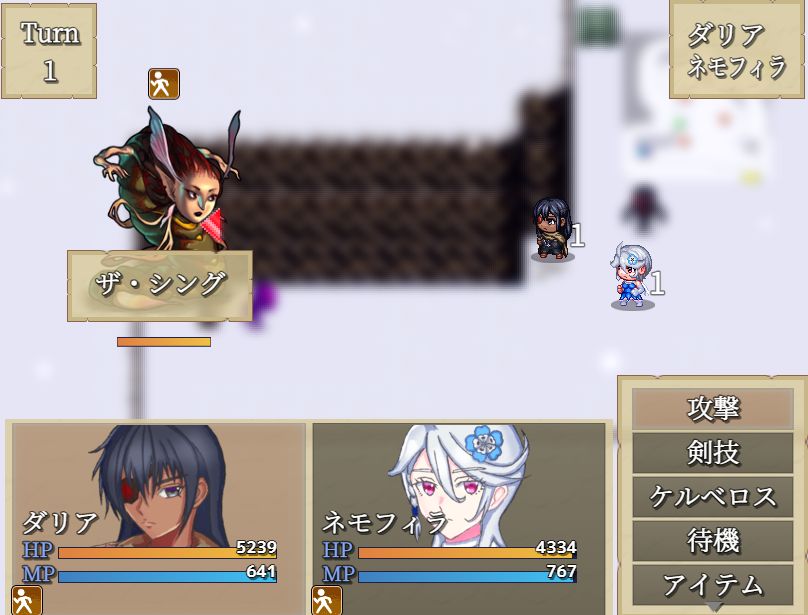Open the ケルベロス command

pyautogui.click(x=713, y=497)
